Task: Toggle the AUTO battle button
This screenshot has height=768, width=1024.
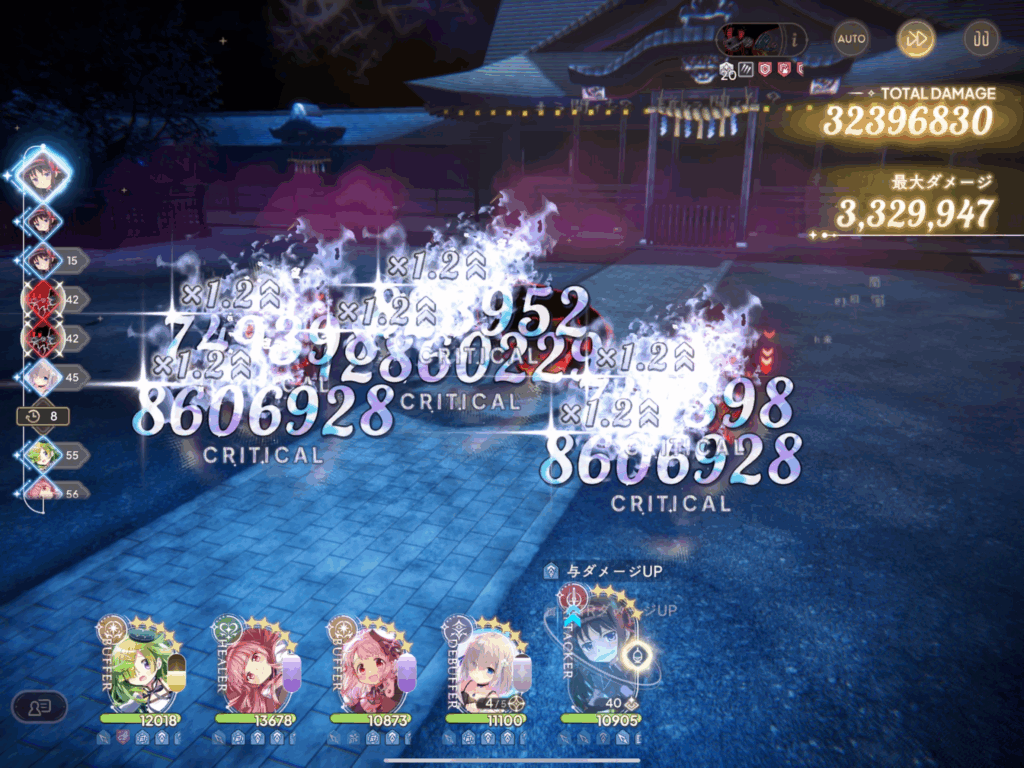Action: click(851, 39)
